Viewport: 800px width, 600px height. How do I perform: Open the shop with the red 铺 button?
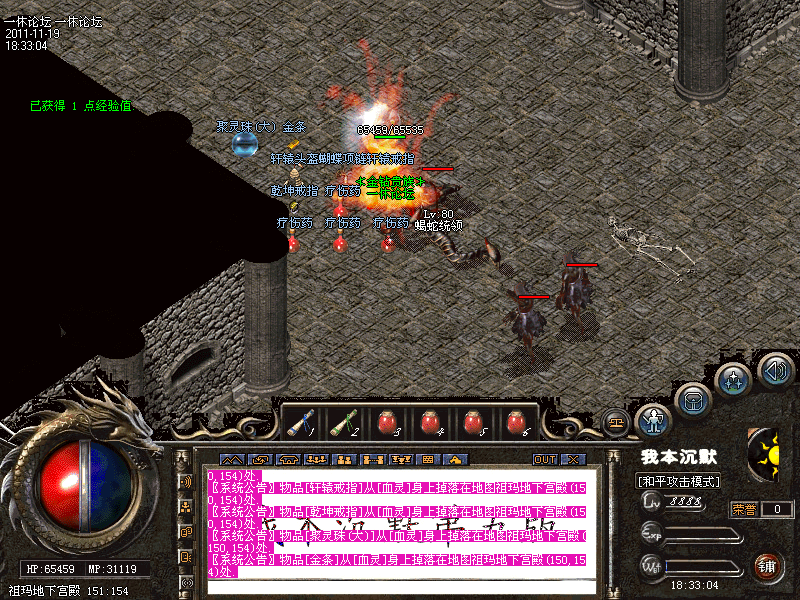coord(768,566)
